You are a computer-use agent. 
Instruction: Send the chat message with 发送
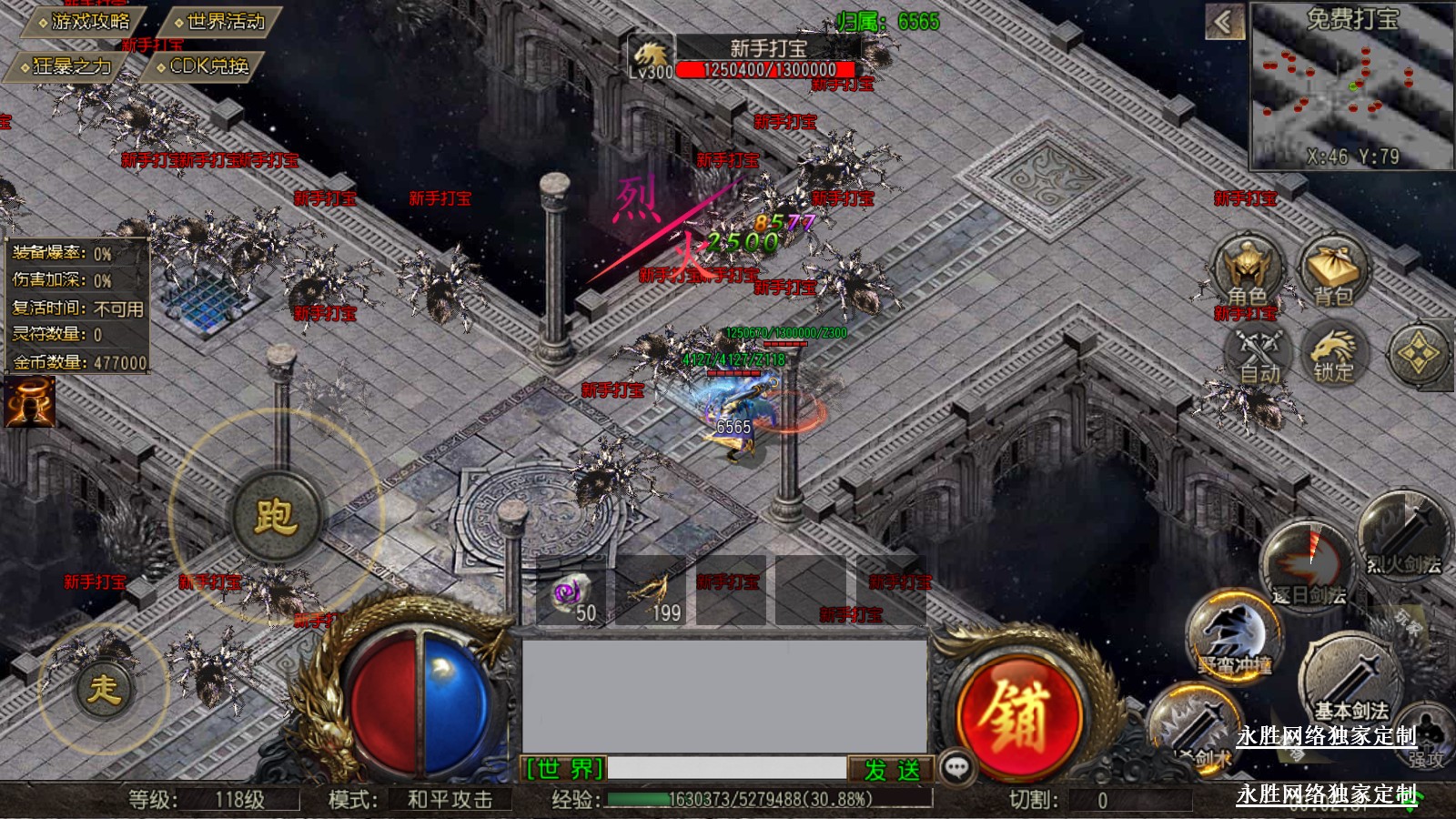coord(891,770)
